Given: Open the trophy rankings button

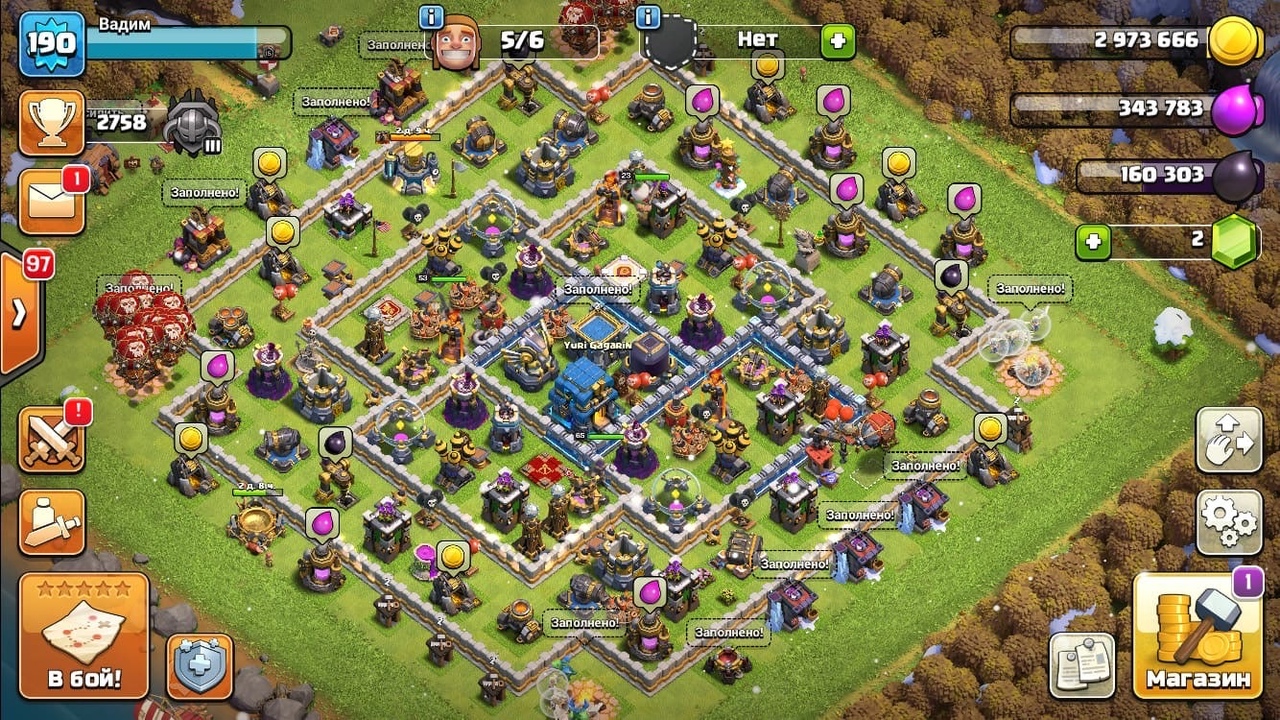Looking at the screenshot, I should point(50,123).
